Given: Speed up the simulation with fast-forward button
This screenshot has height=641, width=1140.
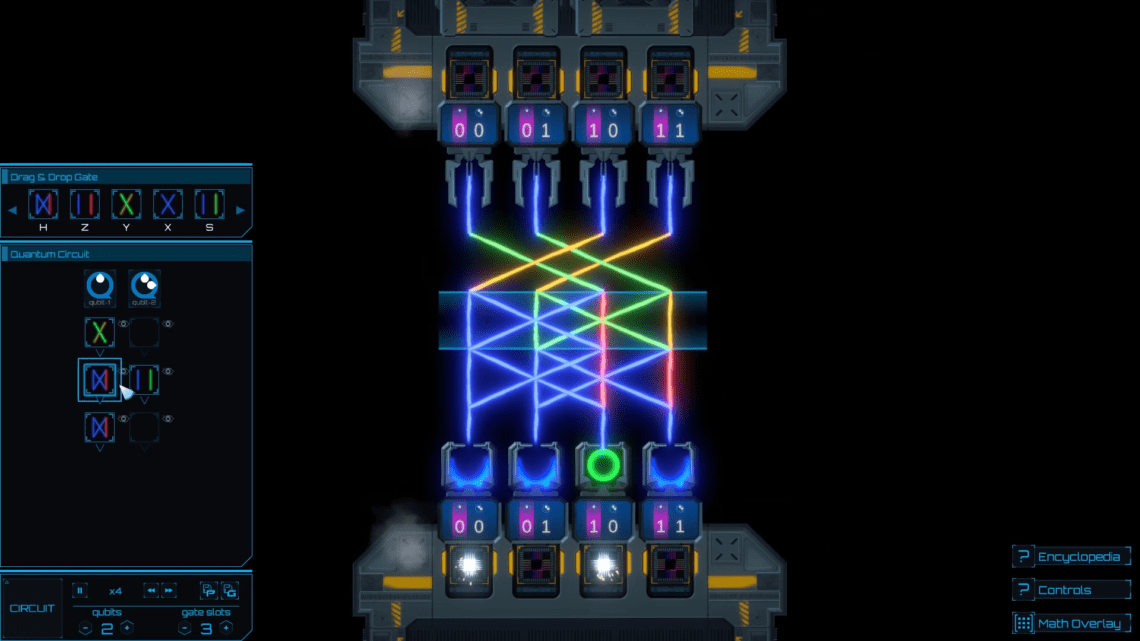Looking at the screenshot, I should [169, 590].
